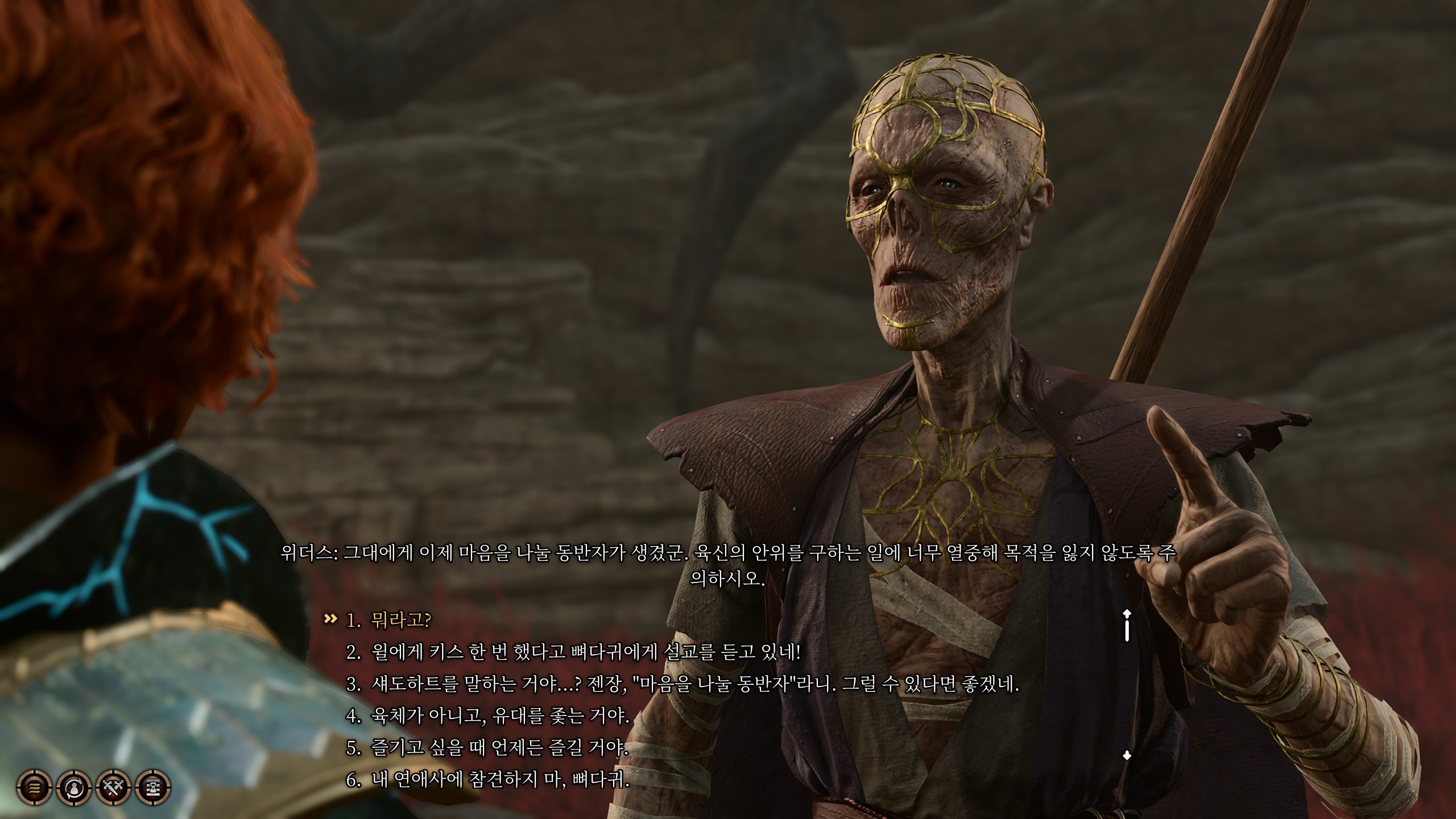Choose dialogue reply 1 "뭐라고?"
The image size is (1456, 819).
(x=400, y=619)
